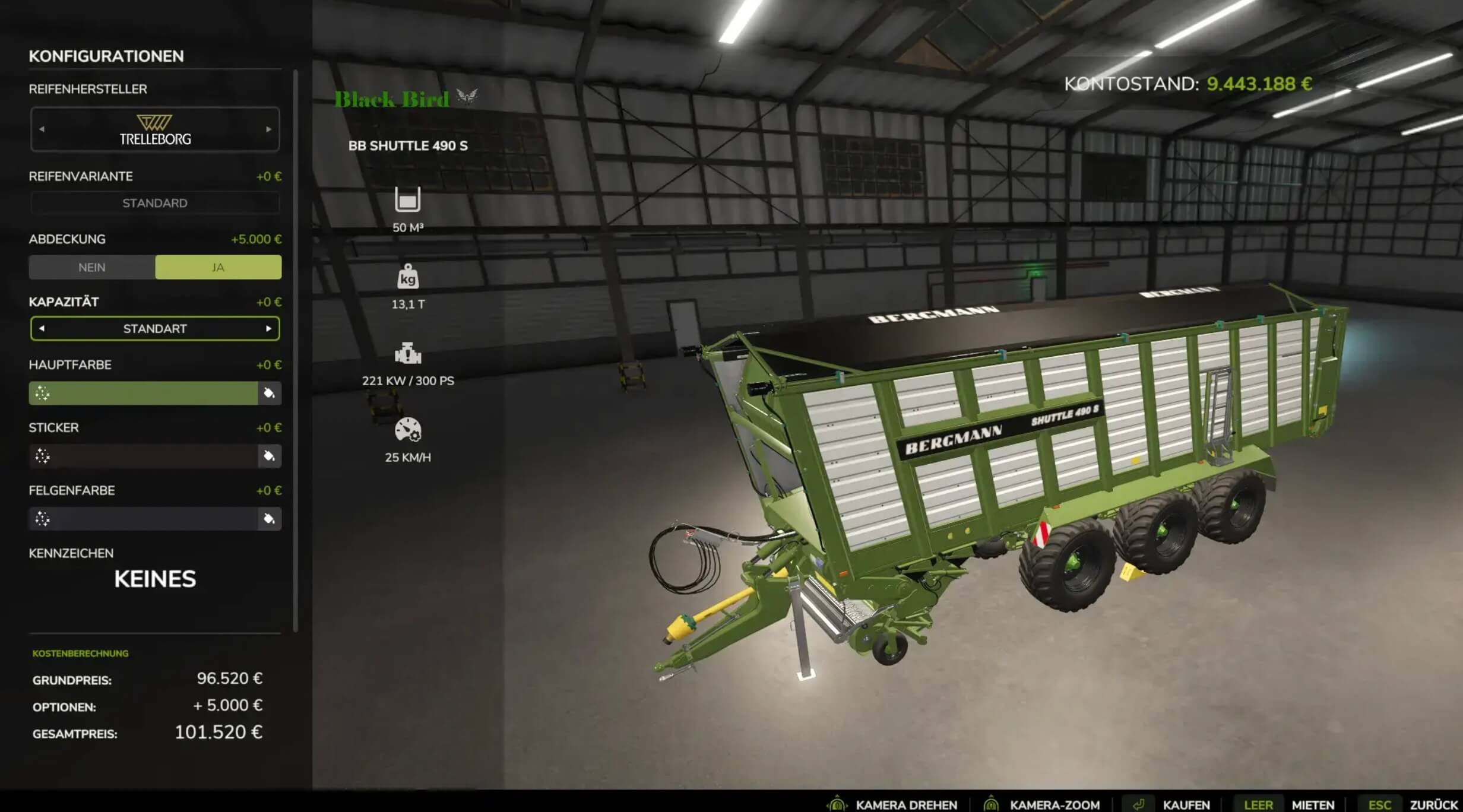This screenshot has height=812, width=1463.
Task: Advance Kapazität to the next option
Action: pyautogui.click(x=268, y=328)
